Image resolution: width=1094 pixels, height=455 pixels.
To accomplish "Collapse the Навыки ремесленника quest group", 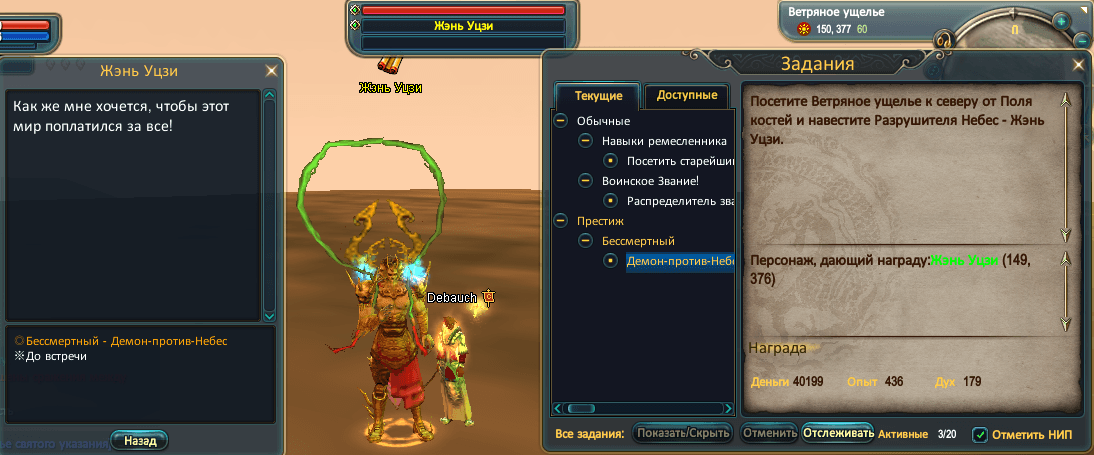I will tap(586, 141).
